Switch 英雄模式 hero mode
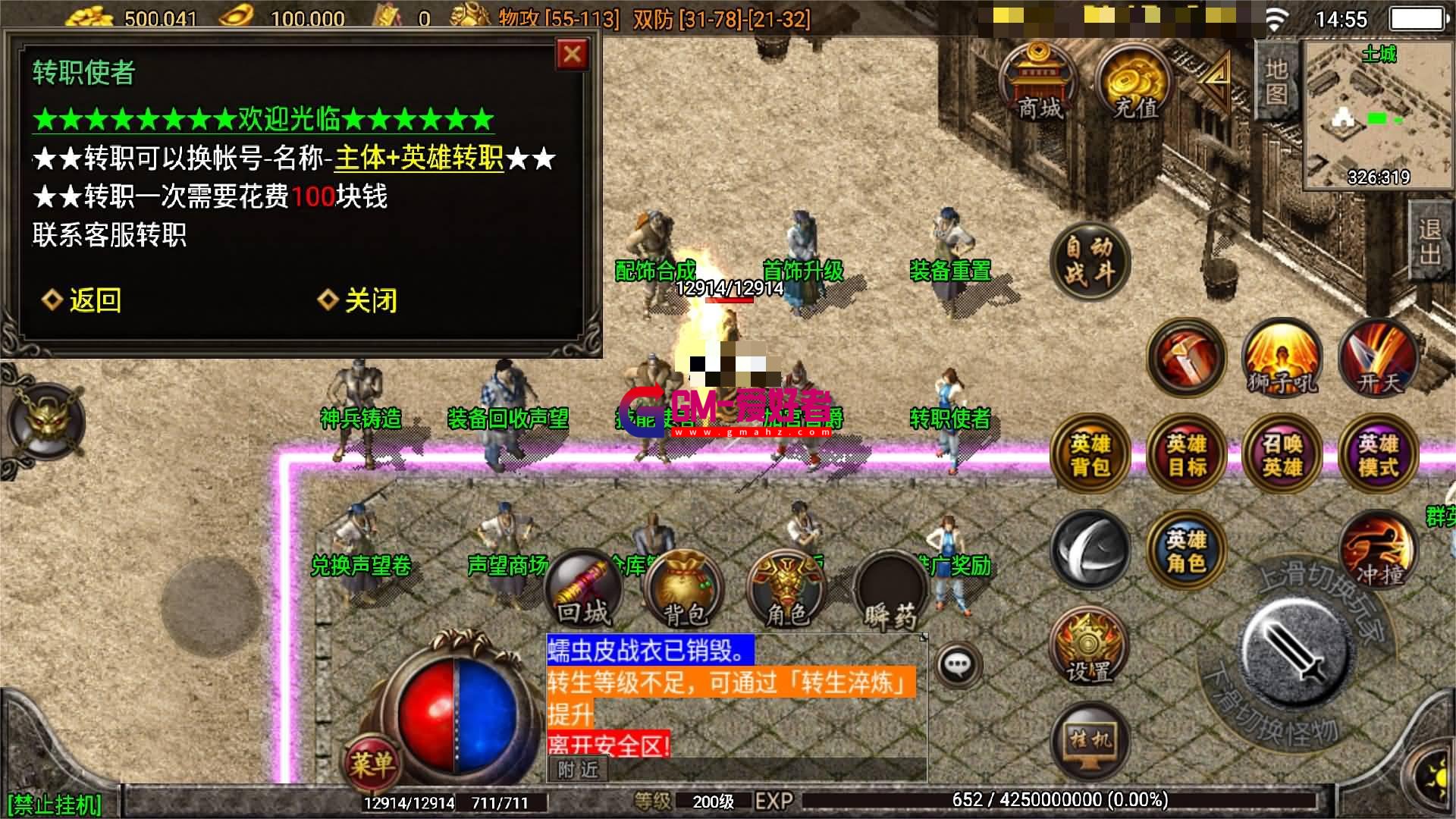Viewport: 1456px width, 819px height. coord(1378,453)
